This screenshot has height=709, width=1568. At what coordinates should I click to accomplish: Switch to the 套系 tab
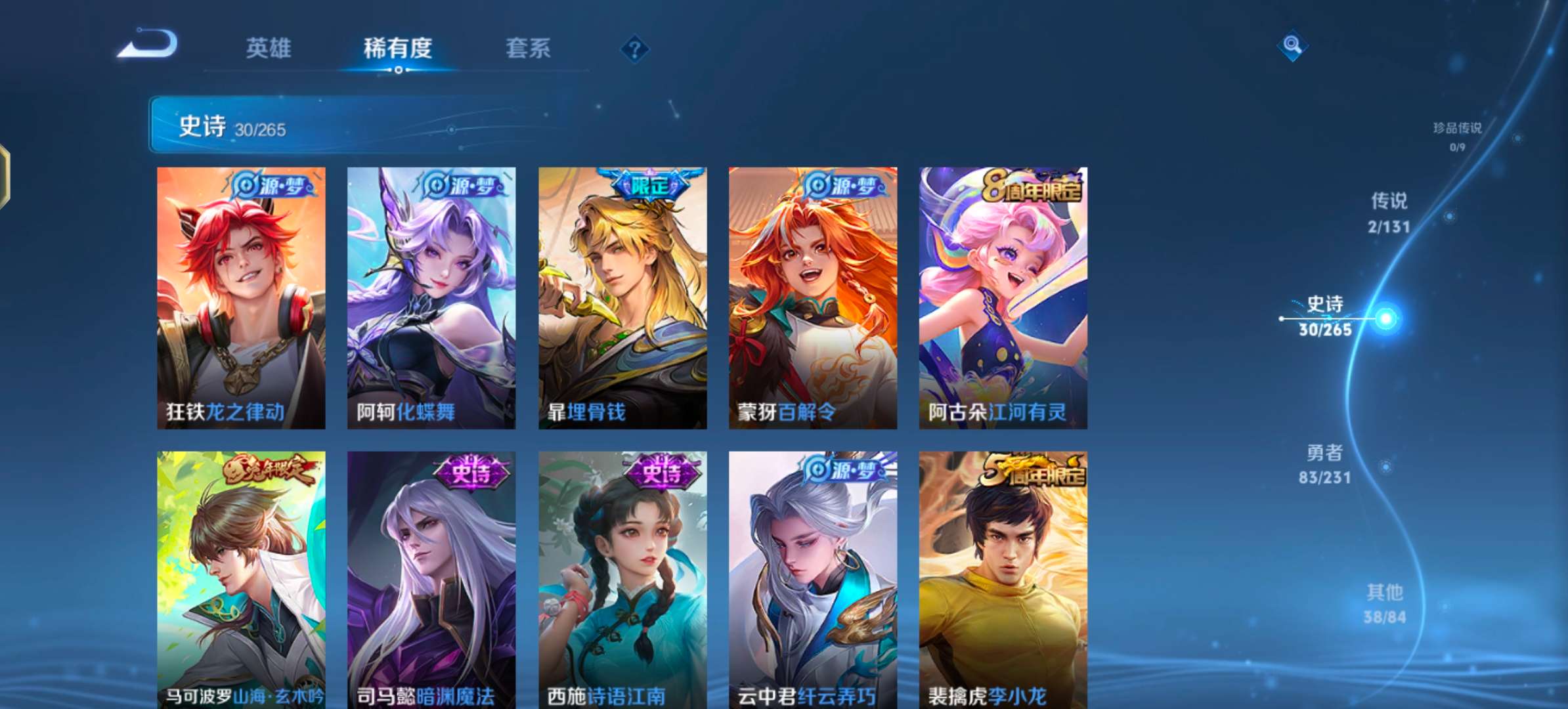529,48
